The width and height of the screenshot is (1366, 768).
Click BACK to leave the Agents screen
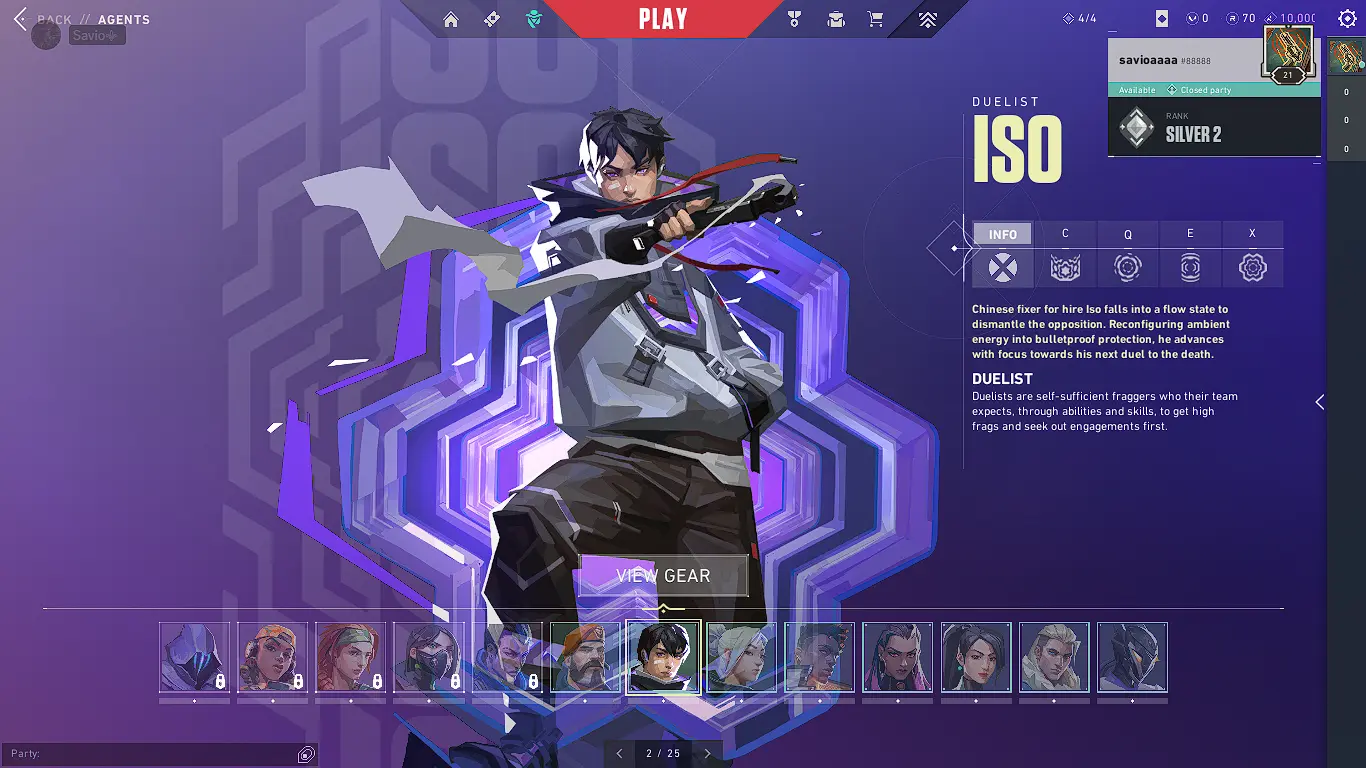[x=56, y=19]
